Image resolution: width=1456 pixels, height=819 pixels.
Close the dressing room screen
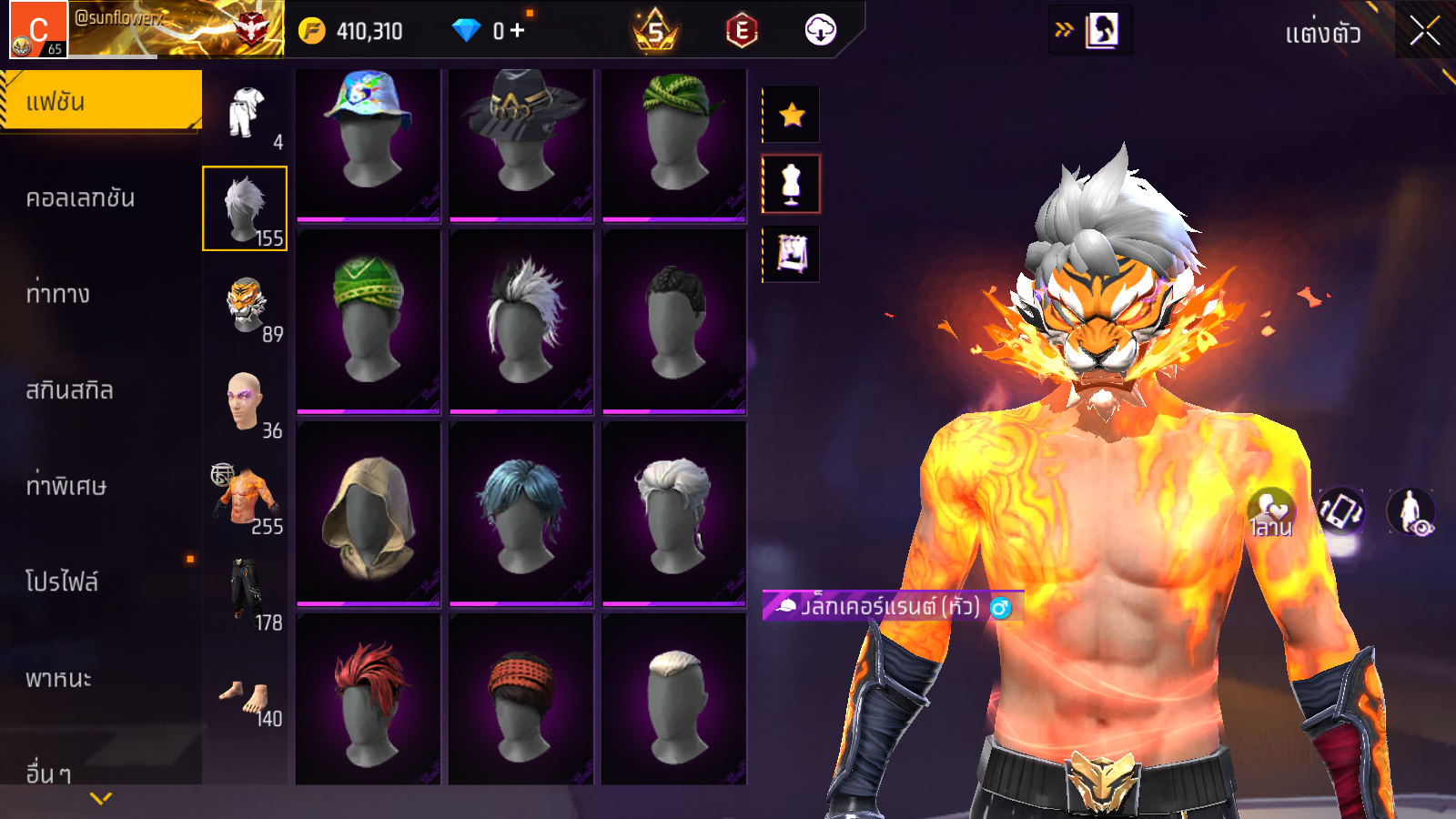(1424, 32)
